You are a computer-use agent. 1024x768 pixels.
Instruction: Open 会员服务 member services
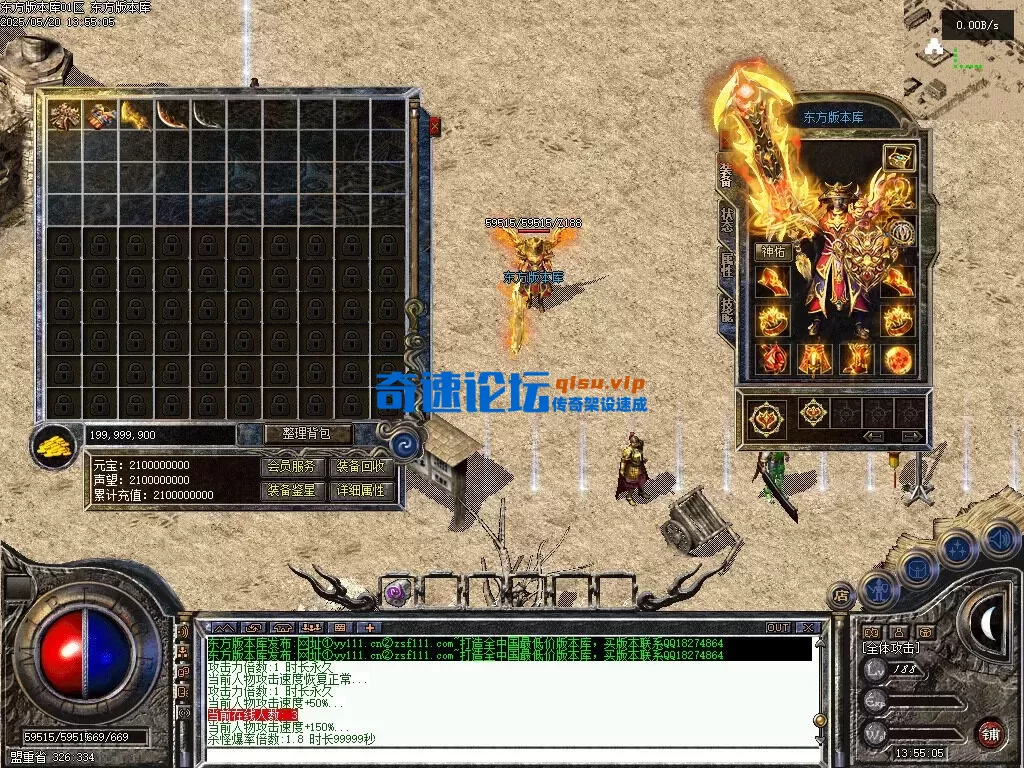(x=293, y=466)
